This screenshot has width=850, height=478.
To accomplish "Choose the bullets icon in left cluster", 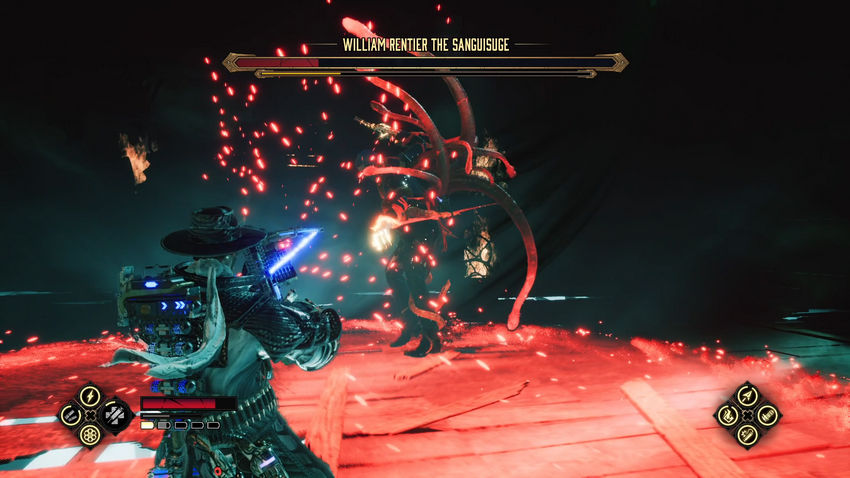I will [70, 415].
